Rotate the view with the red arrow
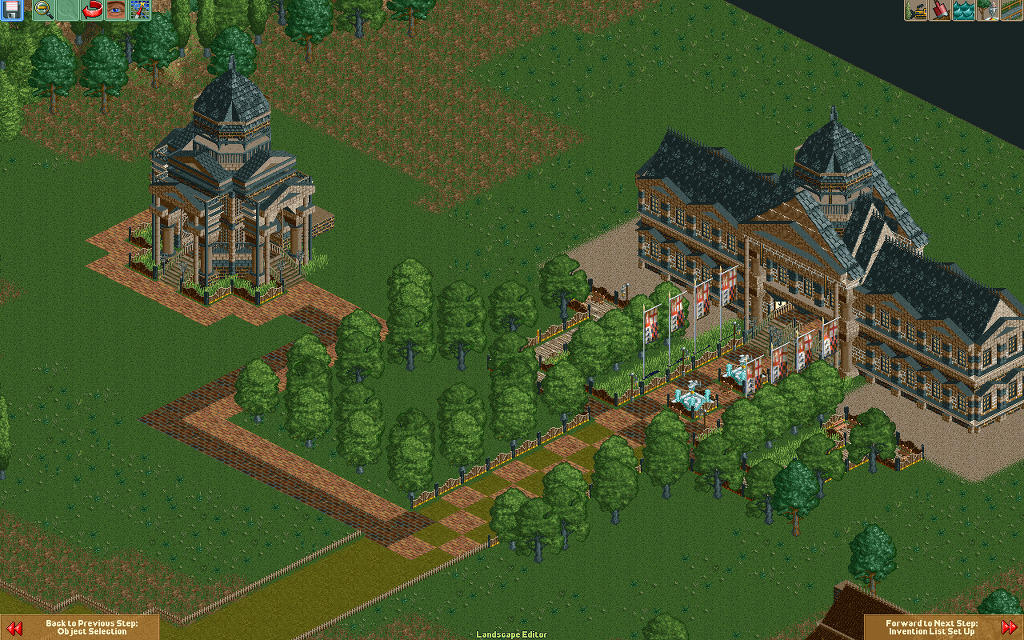 [x=92, y=10]
